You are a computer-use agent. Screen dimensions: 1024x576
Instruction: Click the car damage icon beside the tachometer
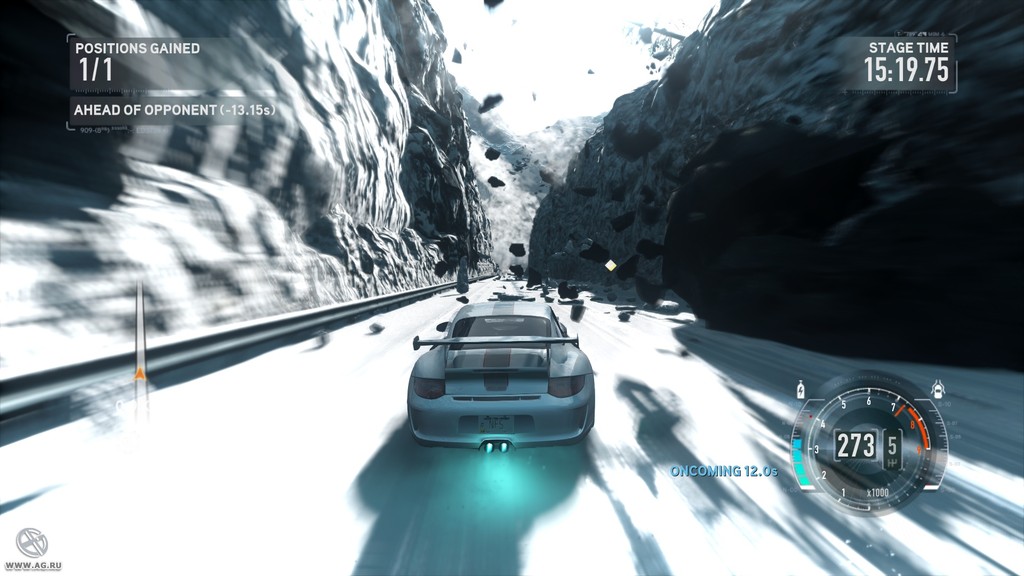937,388
